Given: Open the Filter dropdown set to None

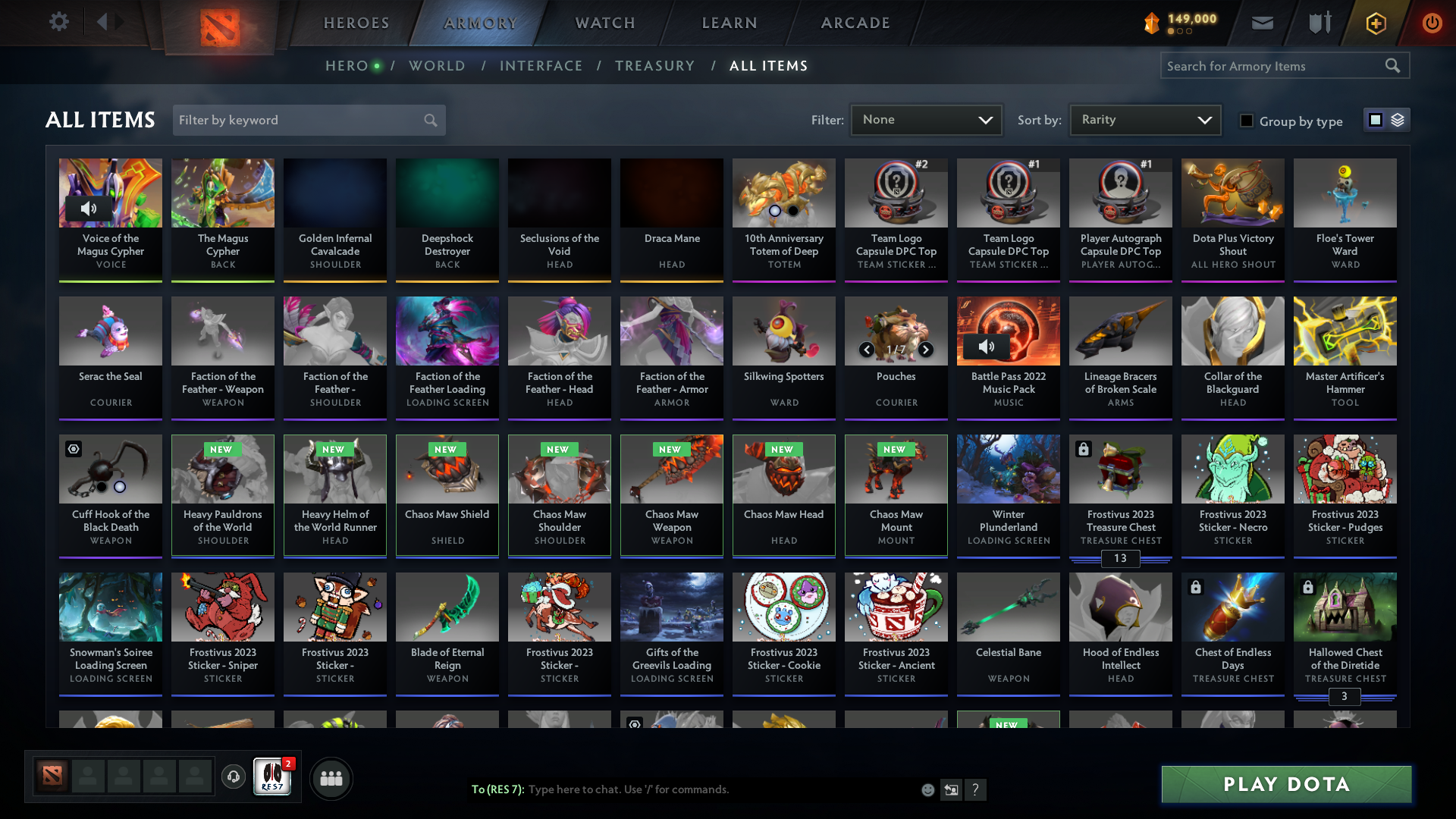Looking at the screenshot, I should click(926, 119).
